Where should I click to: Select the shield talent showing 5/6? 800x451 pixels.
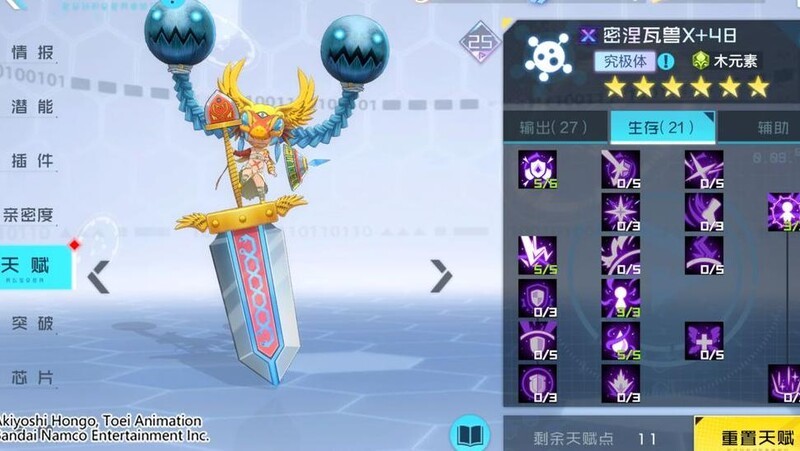pos(537,169)
